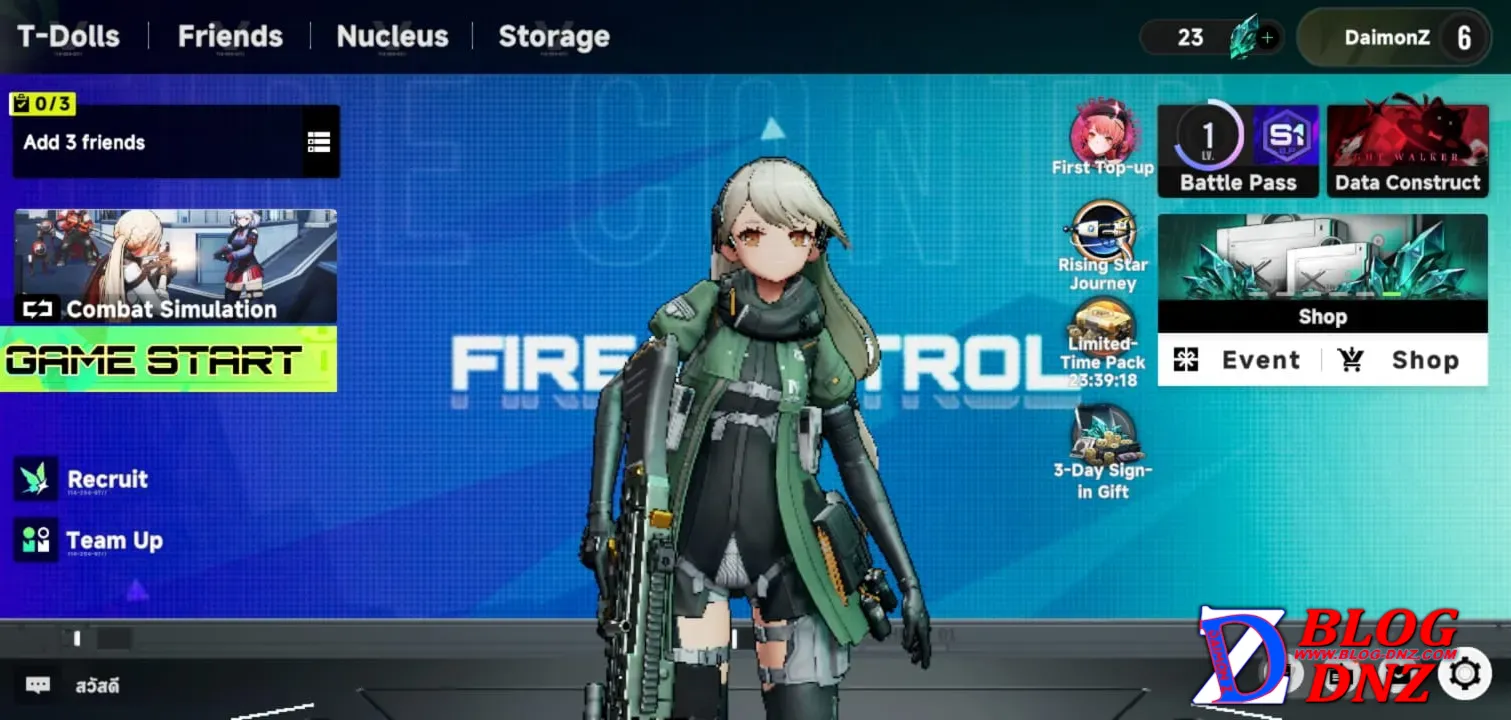Open the Battle Pass
This screenshot has height=720, width=1511.
pos(1238,150)
